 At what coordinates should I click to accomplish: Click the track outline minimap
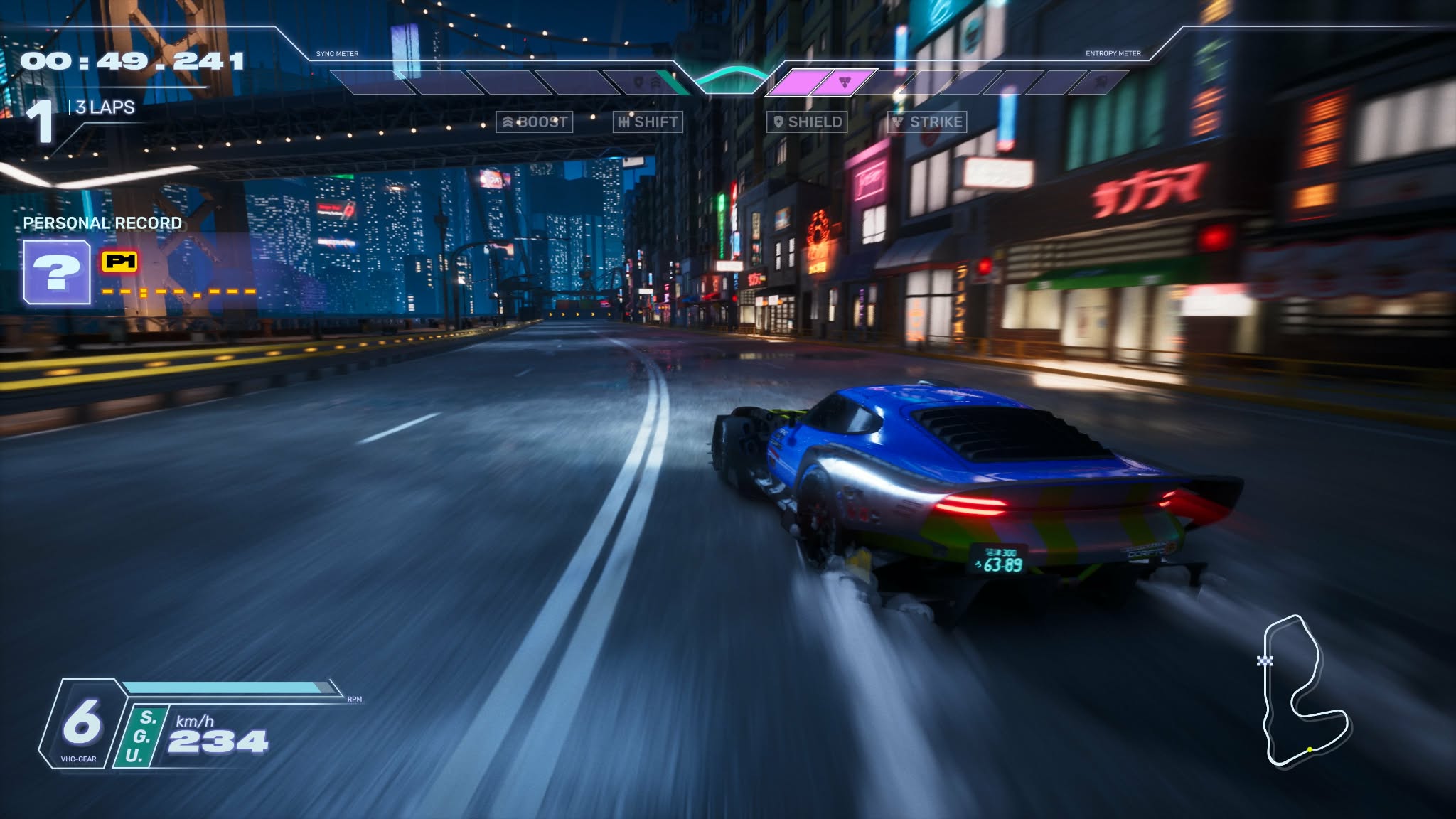coord(1304,691)
